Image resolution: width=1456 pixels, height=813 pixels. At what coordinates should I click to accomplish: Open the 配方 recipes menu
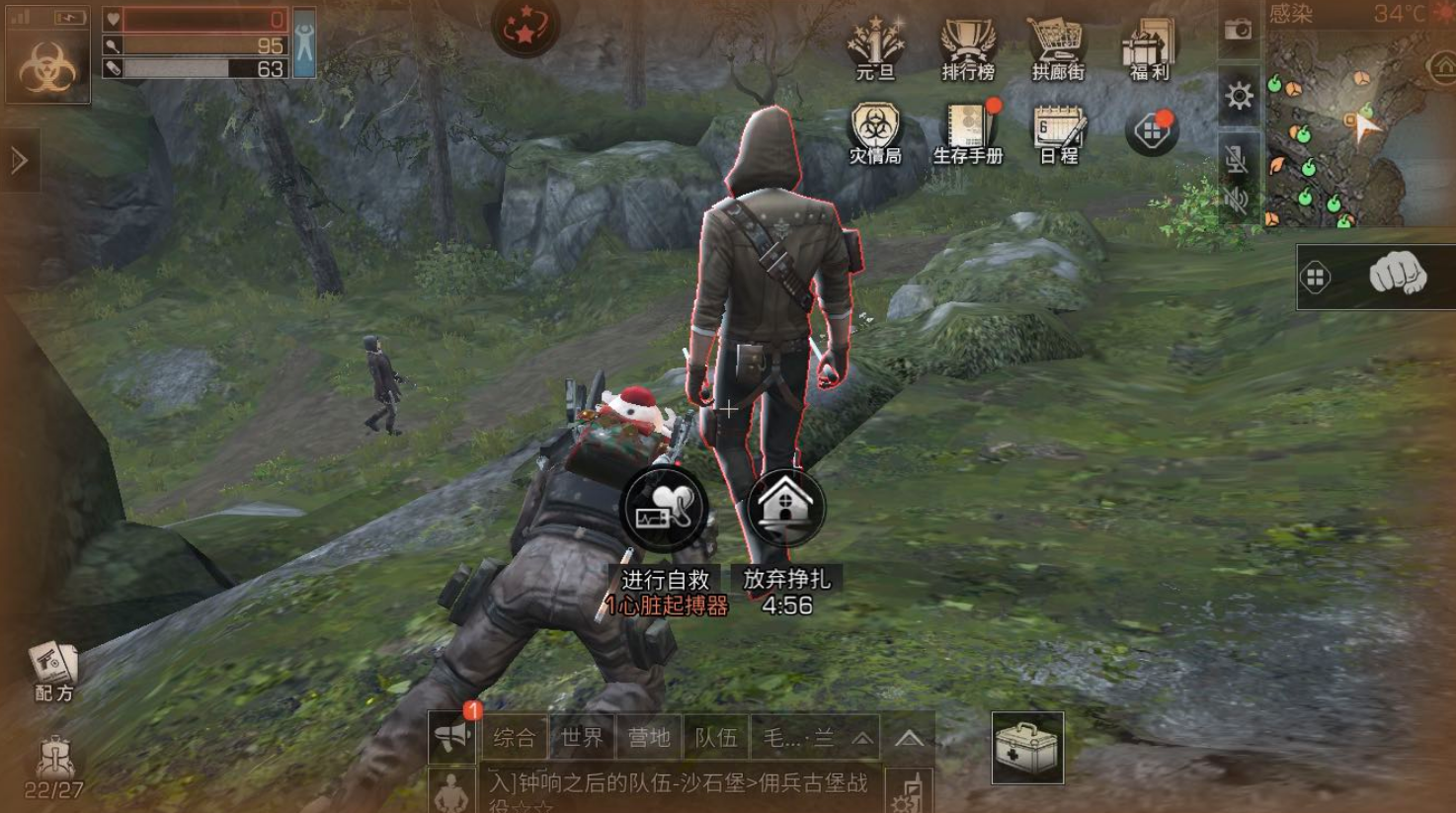(x=53, y=670)
